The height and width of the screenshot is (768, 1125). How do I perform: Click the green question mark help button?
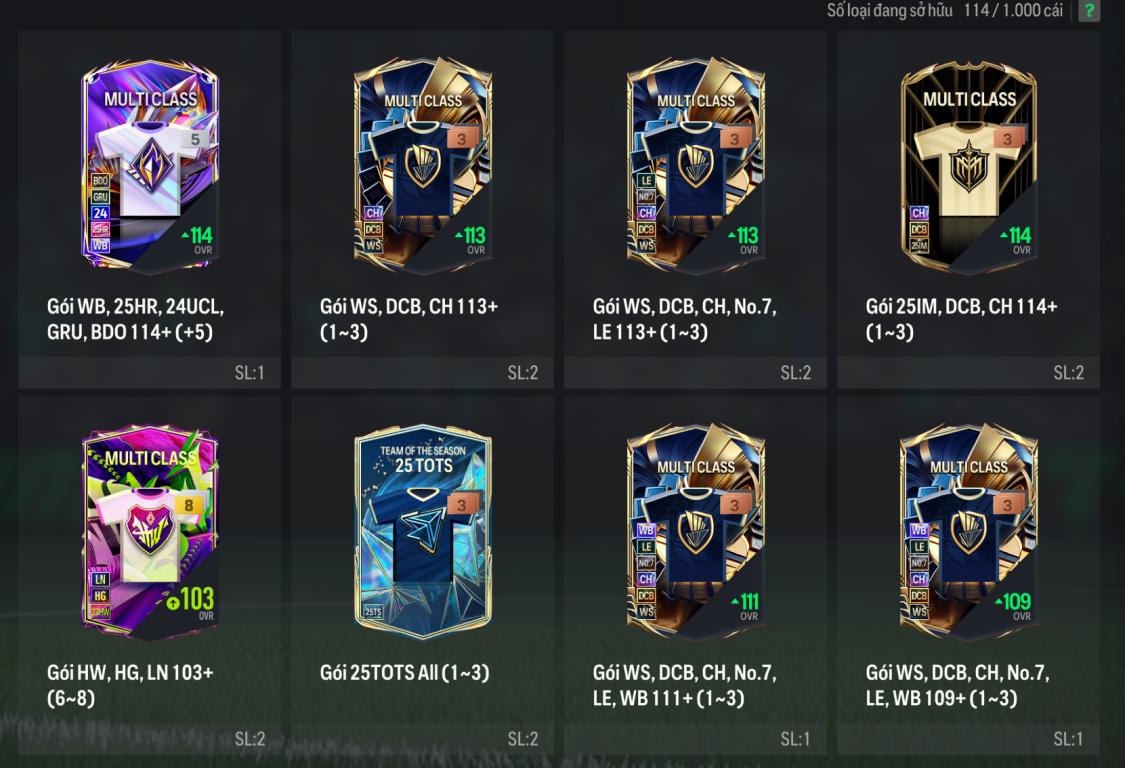[x=1089, y=11]
